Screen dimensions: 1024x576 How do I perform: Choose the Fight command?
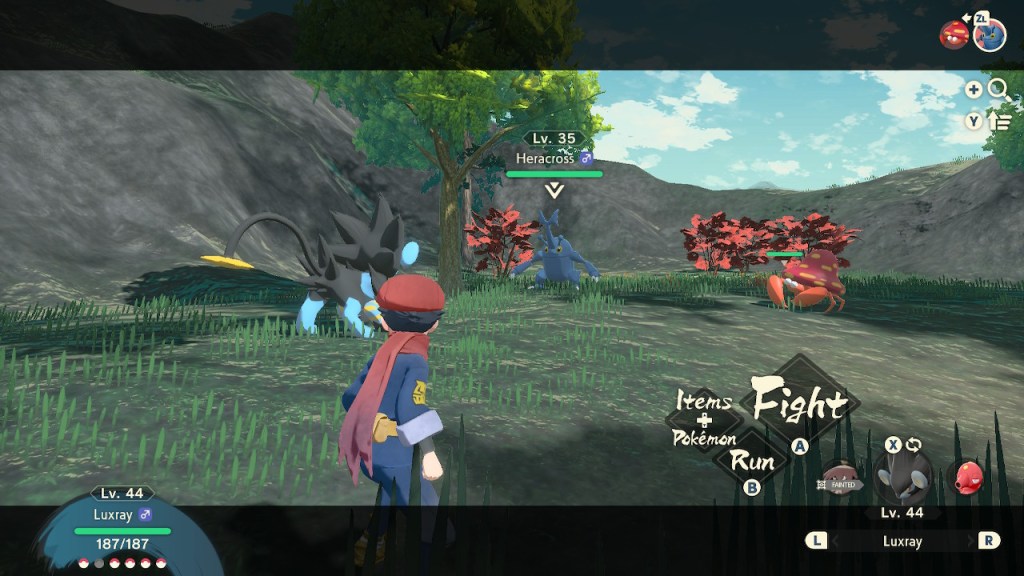[798, 403]
